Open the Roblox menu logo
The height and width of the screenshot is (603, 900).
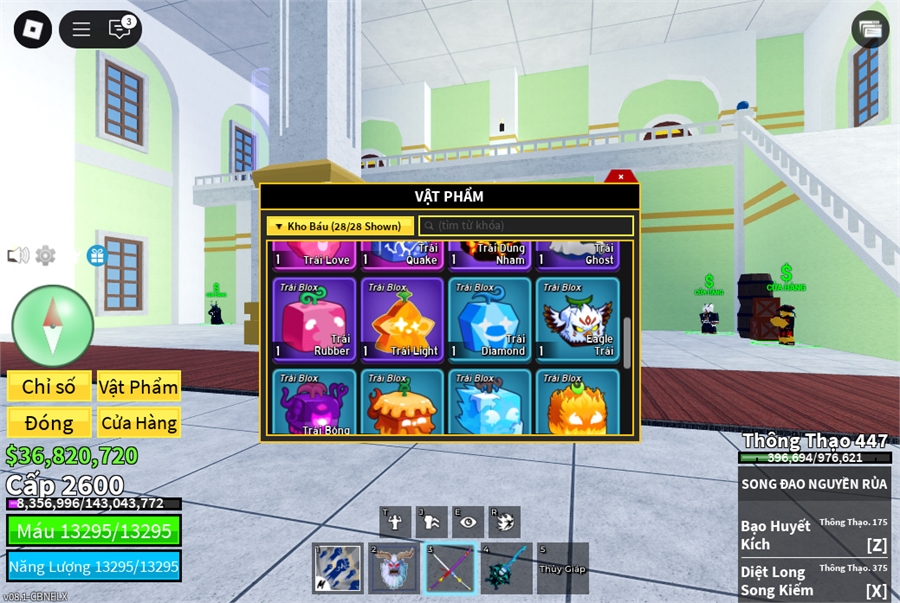[x=32, y=29]
